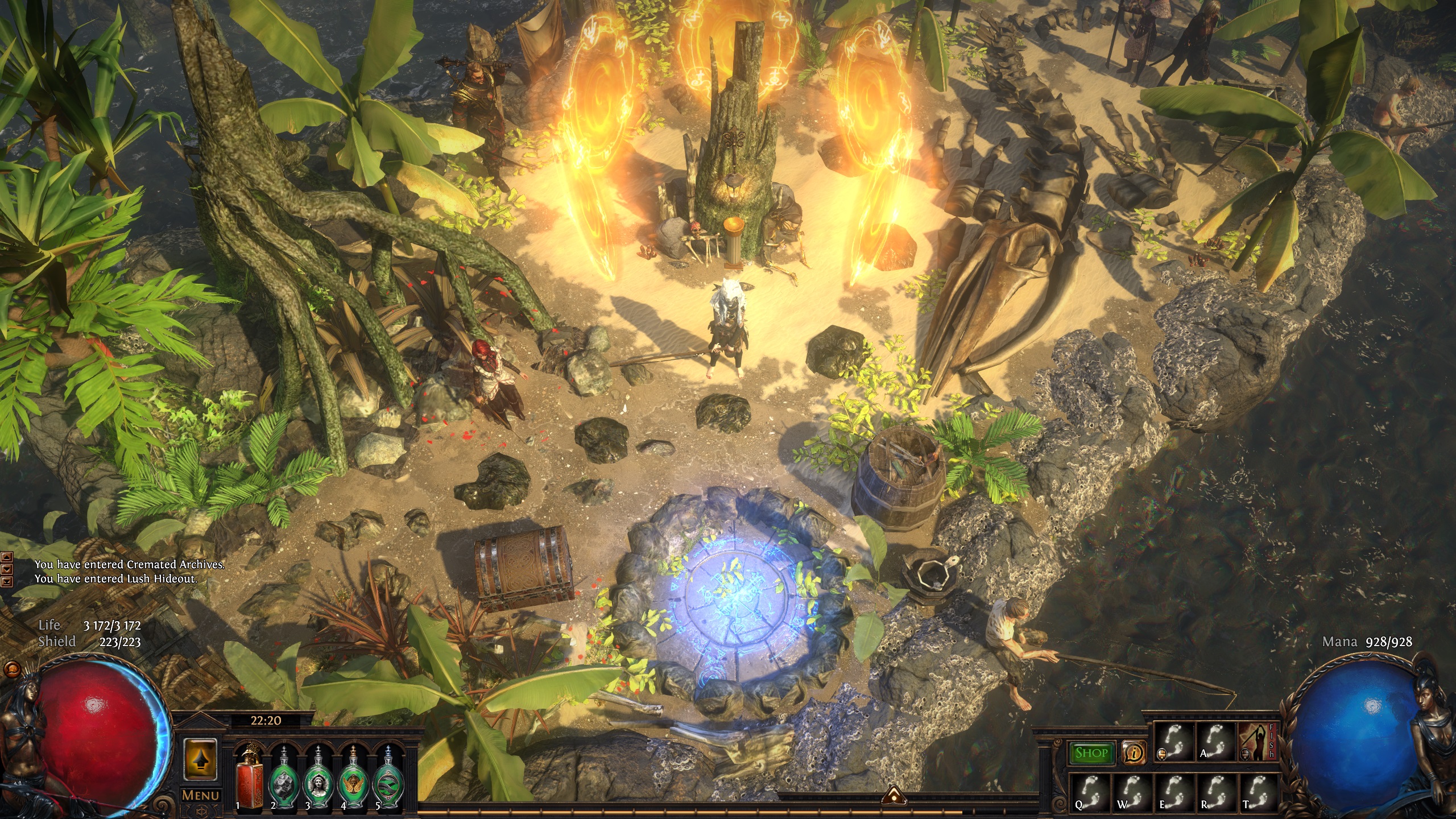Click the chat log scroll-up arrow
The width and height of the screenshot is (1456, 819).
pyautogui.click(x=7, y=557)
